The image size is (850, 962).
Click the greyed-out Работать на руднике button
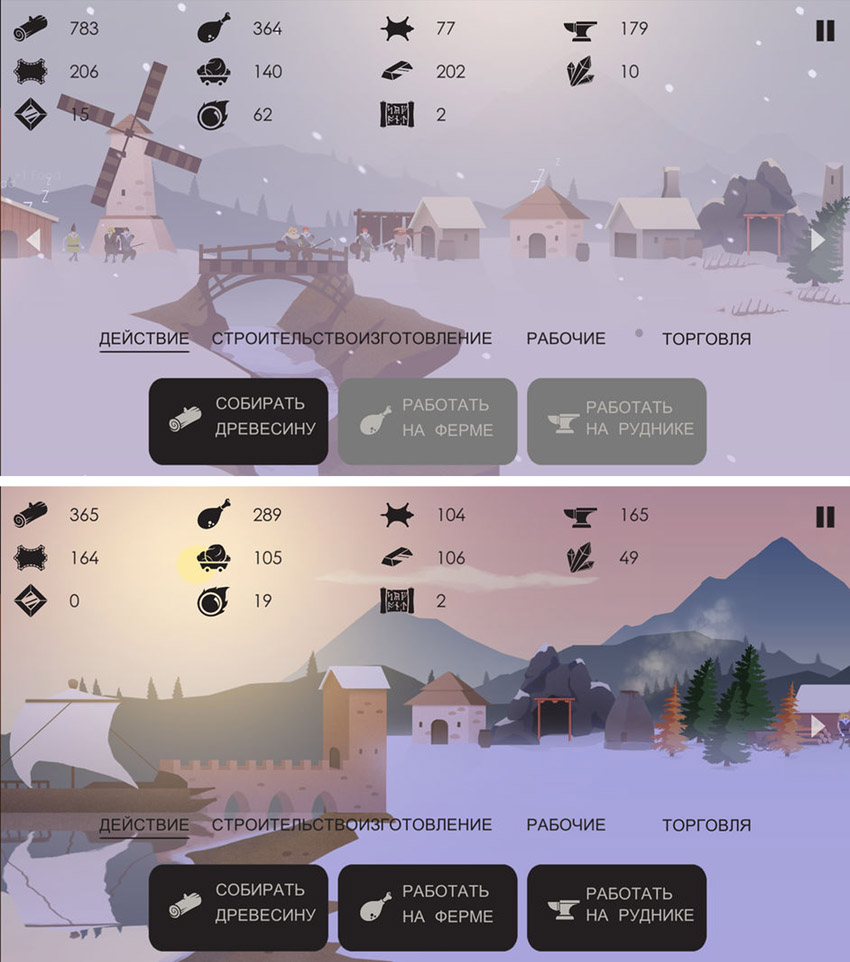coord(616,421)
